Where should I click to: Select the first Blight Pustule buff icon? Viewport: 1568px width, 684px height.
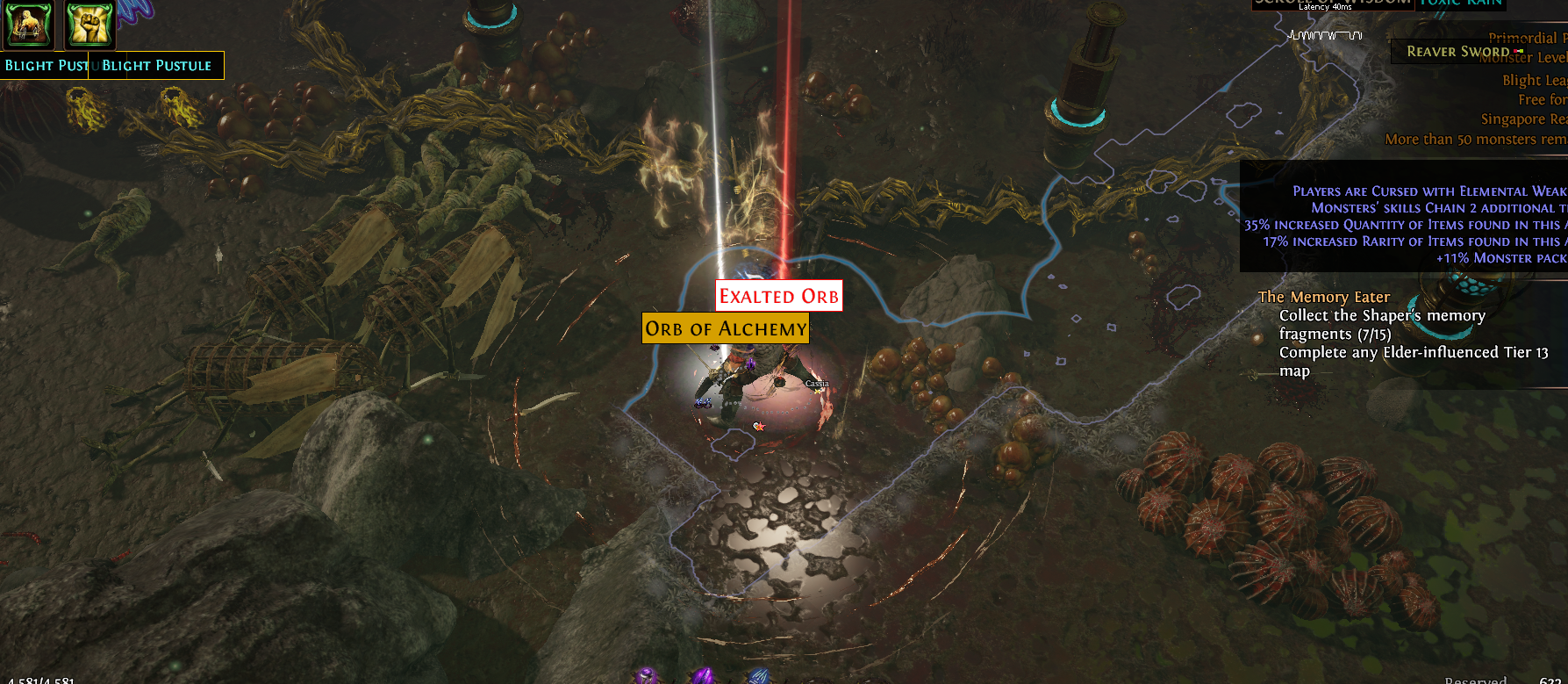tap(28, 26)
